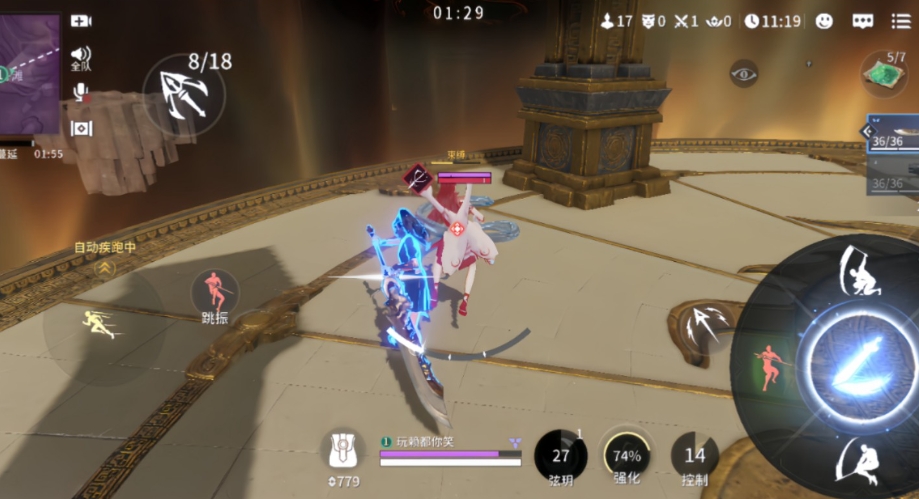This screenshot has height=499, width=919.
Task: Toggle the team voice speaker (全队)
Action: click(81, 57)
